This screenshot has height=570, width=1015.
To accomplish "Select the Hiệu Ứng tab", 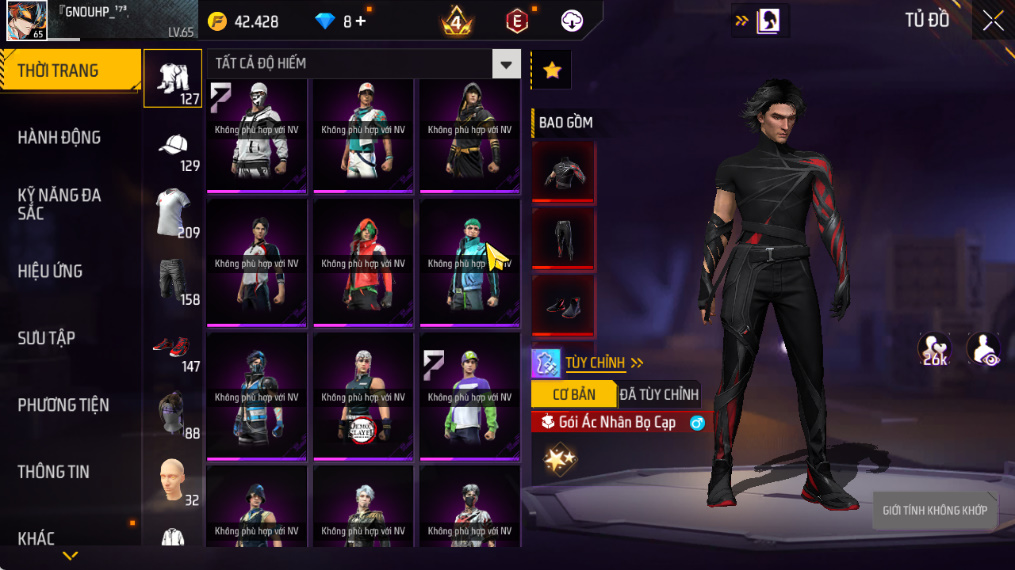I will 50,271.
